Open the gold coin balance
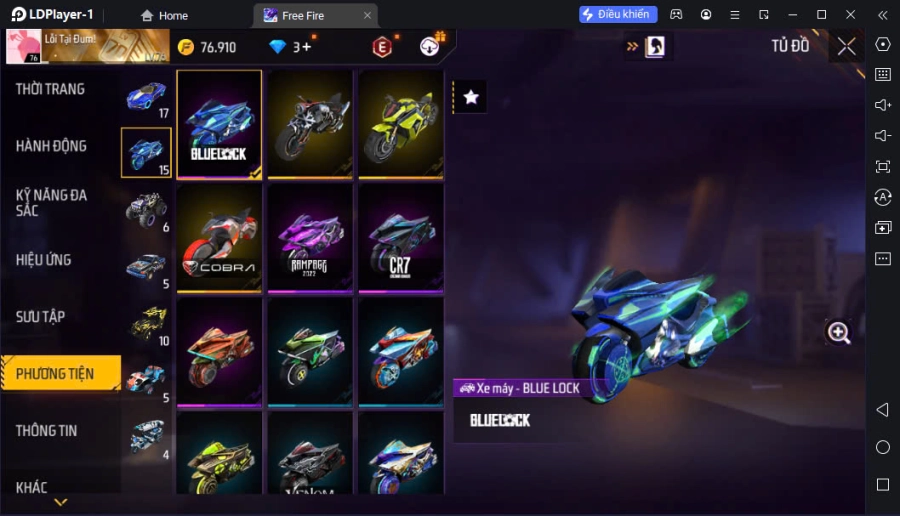 207,47
